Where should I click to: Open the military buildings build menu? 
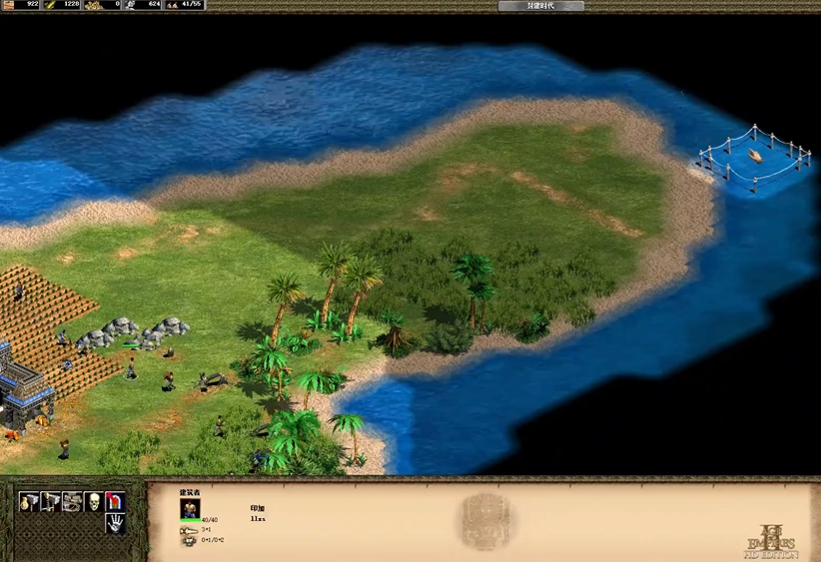point(50,502)
